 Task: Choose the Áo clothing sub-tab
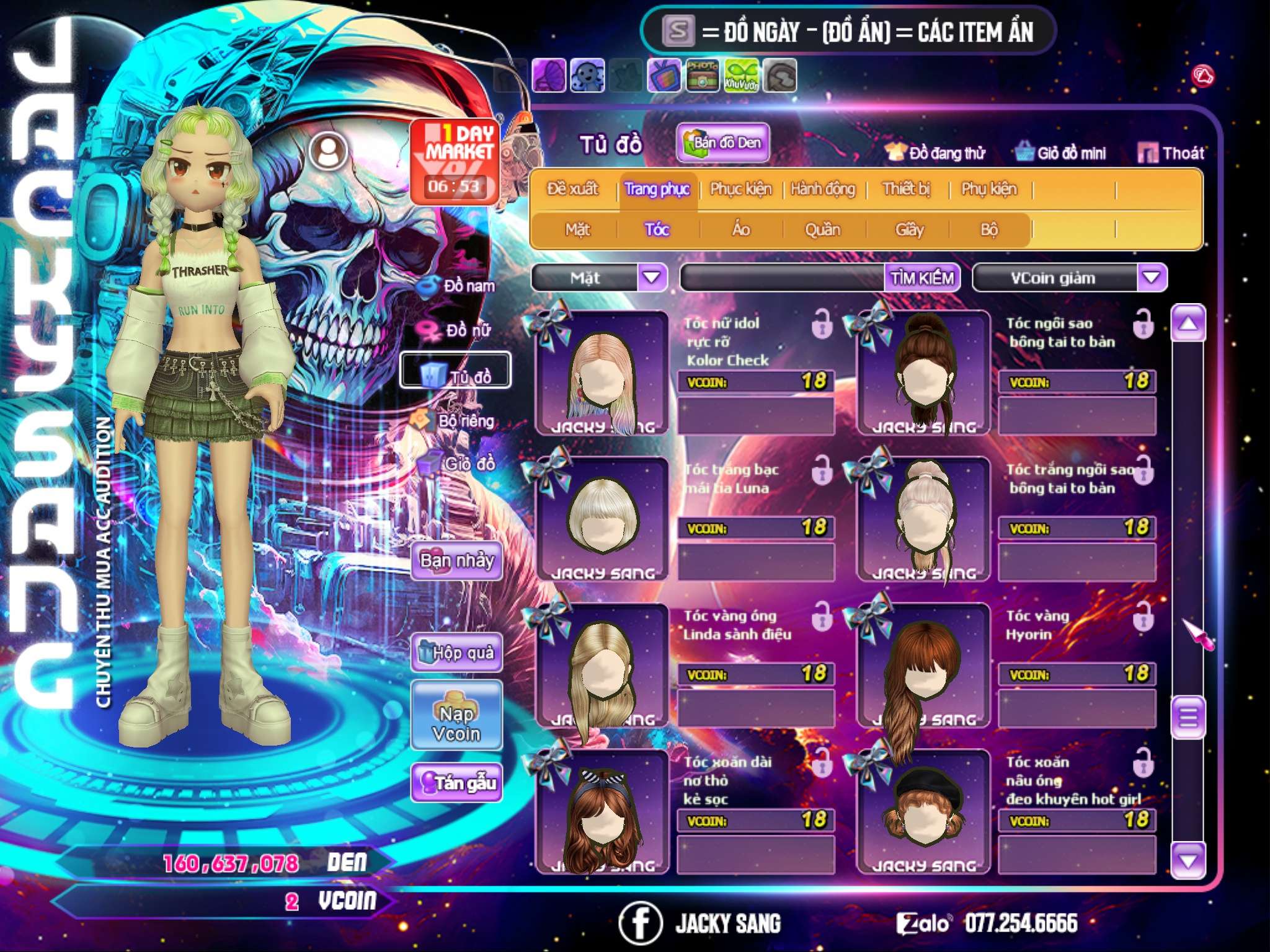pos(741,230)
